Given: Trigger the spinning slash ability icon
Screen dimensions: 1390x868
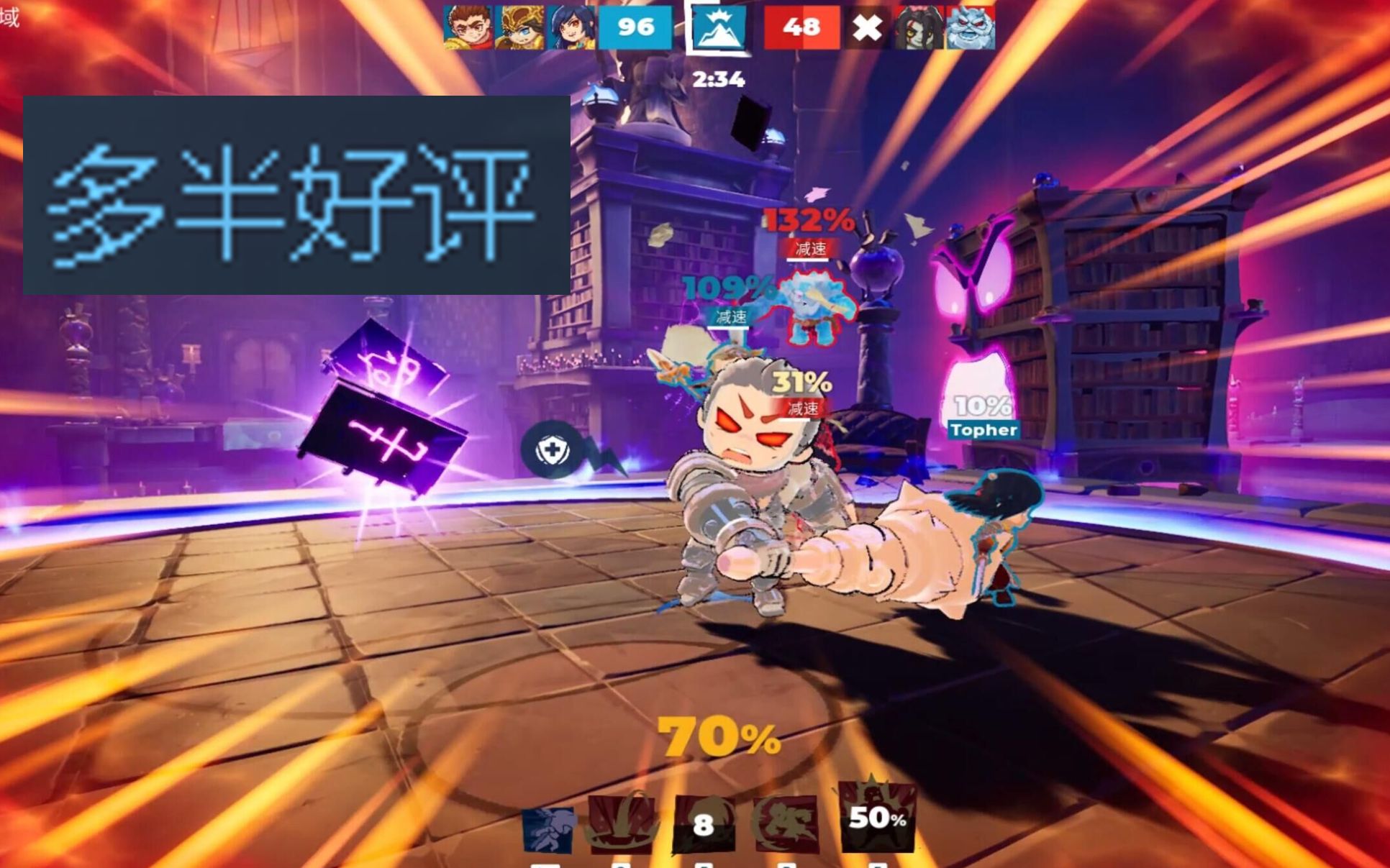Looking at the screenshot, I should [784, 822].
